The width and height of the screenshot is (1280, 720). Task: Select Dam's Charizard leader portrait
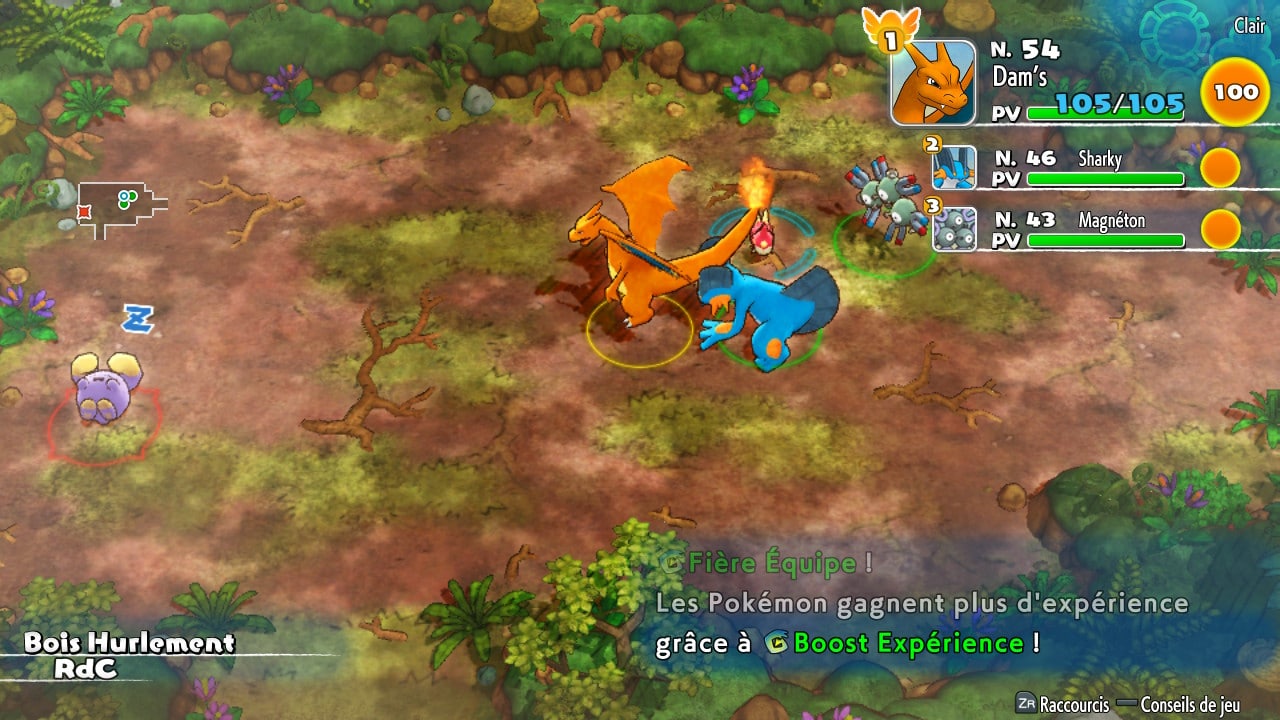pyautogui.click(x=932, y=83)
